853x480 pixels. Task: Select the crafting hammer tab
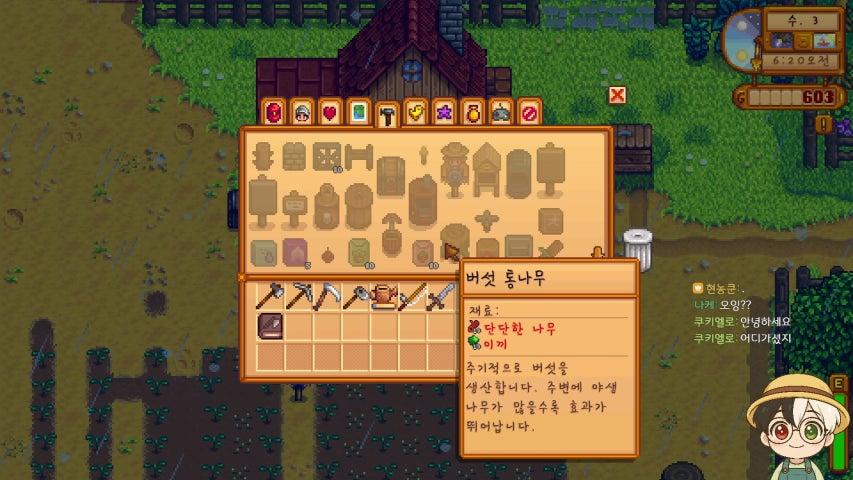(x=386, y=115)
